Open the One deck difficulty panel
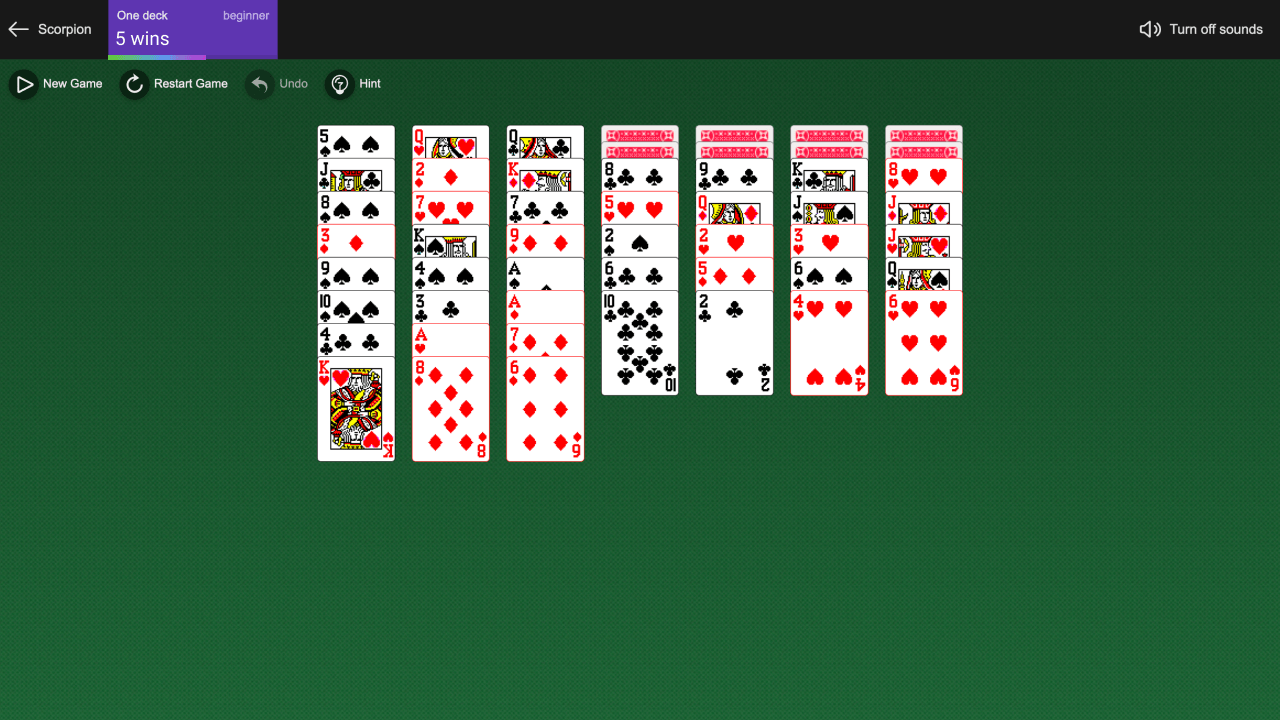The width and height of the screenshot is (1280, 720). pyautogui.click(x=141, y=15)
